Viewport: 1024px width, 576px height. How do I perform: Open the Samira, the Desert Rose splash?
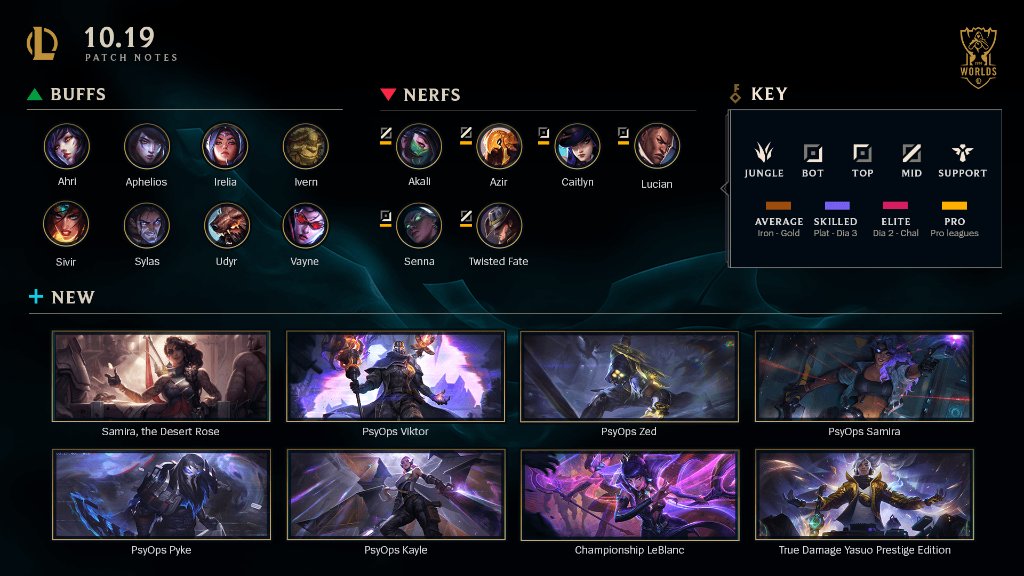pyautogui.click(x=161, y=377)
